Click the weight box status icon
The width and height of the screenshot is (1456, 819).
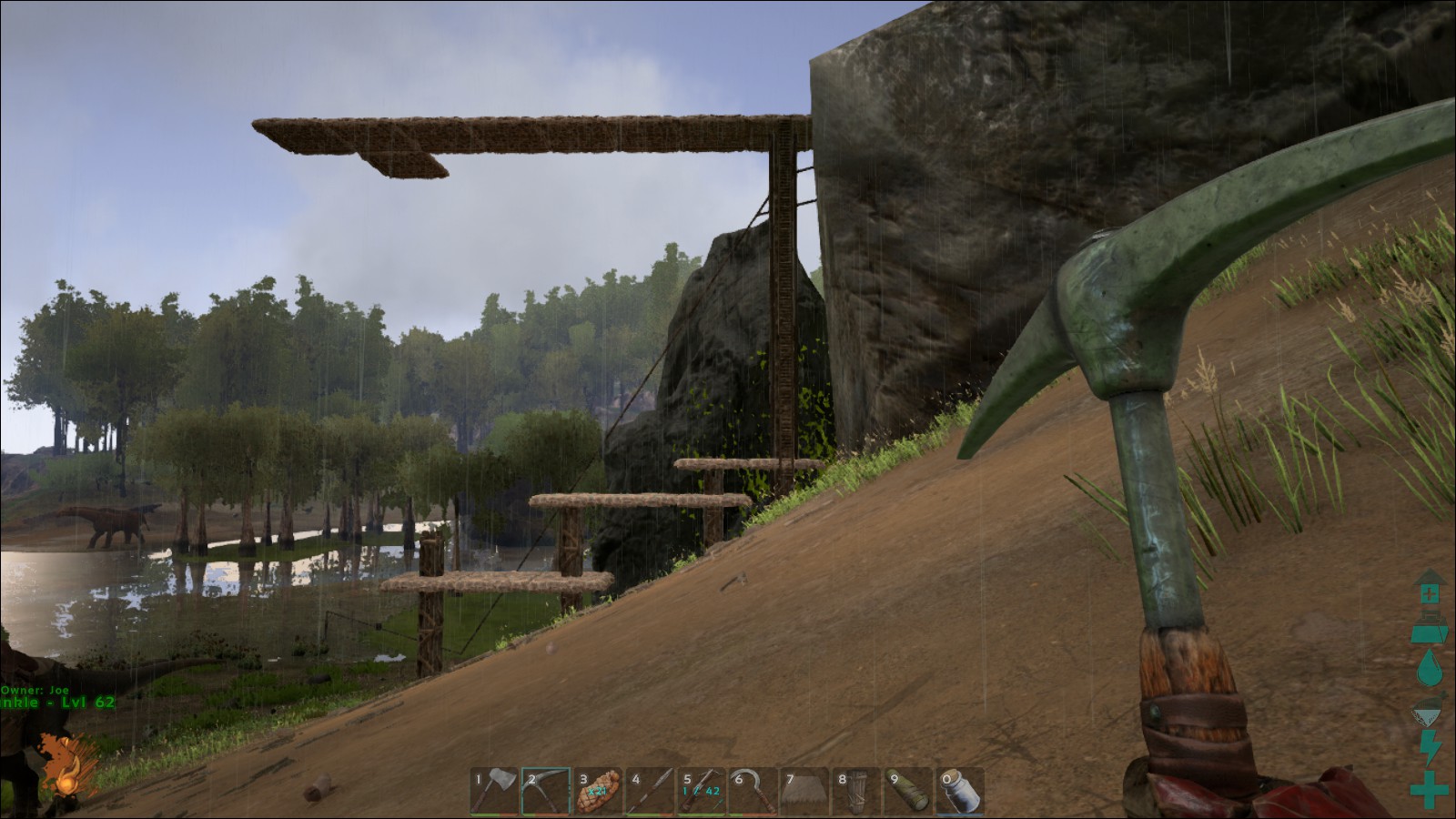(1429, 626)
